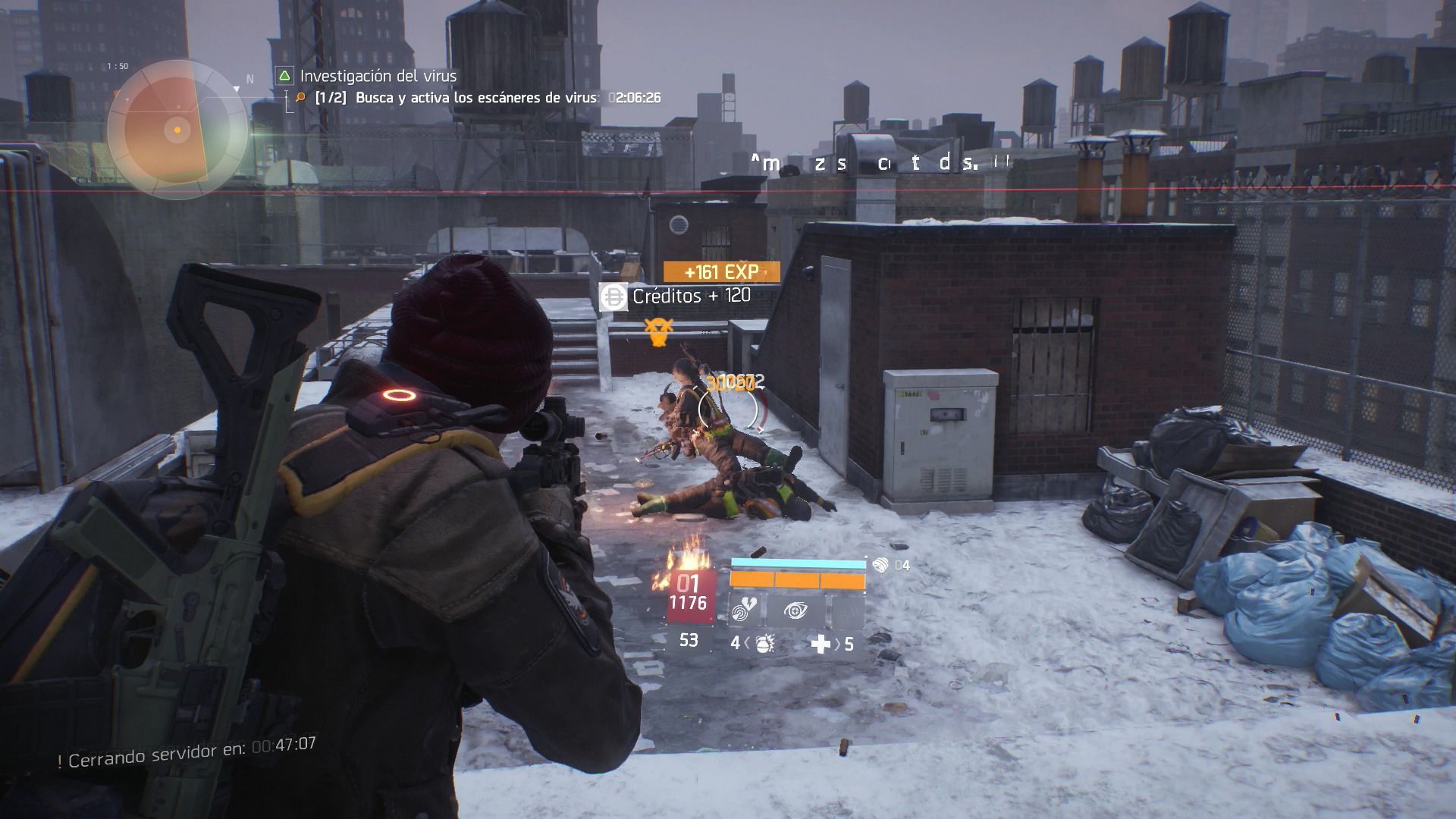This screenshot has width=1456, height=819.
Task: Activate the broken-heart pulse skill
Action: [745, 611]
